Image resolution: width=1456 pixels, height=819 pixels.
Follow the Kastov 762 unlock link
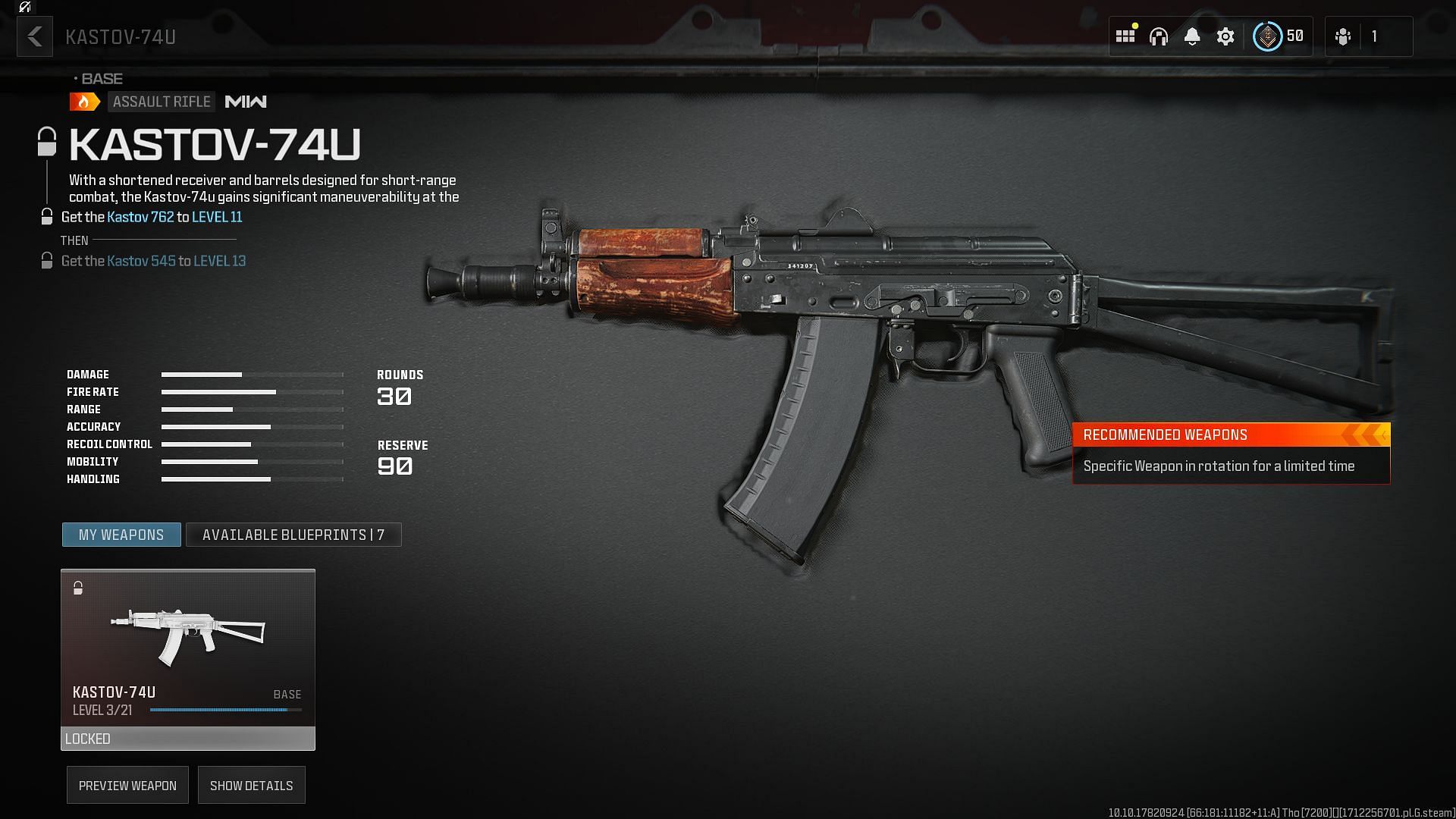coord(140,217)
